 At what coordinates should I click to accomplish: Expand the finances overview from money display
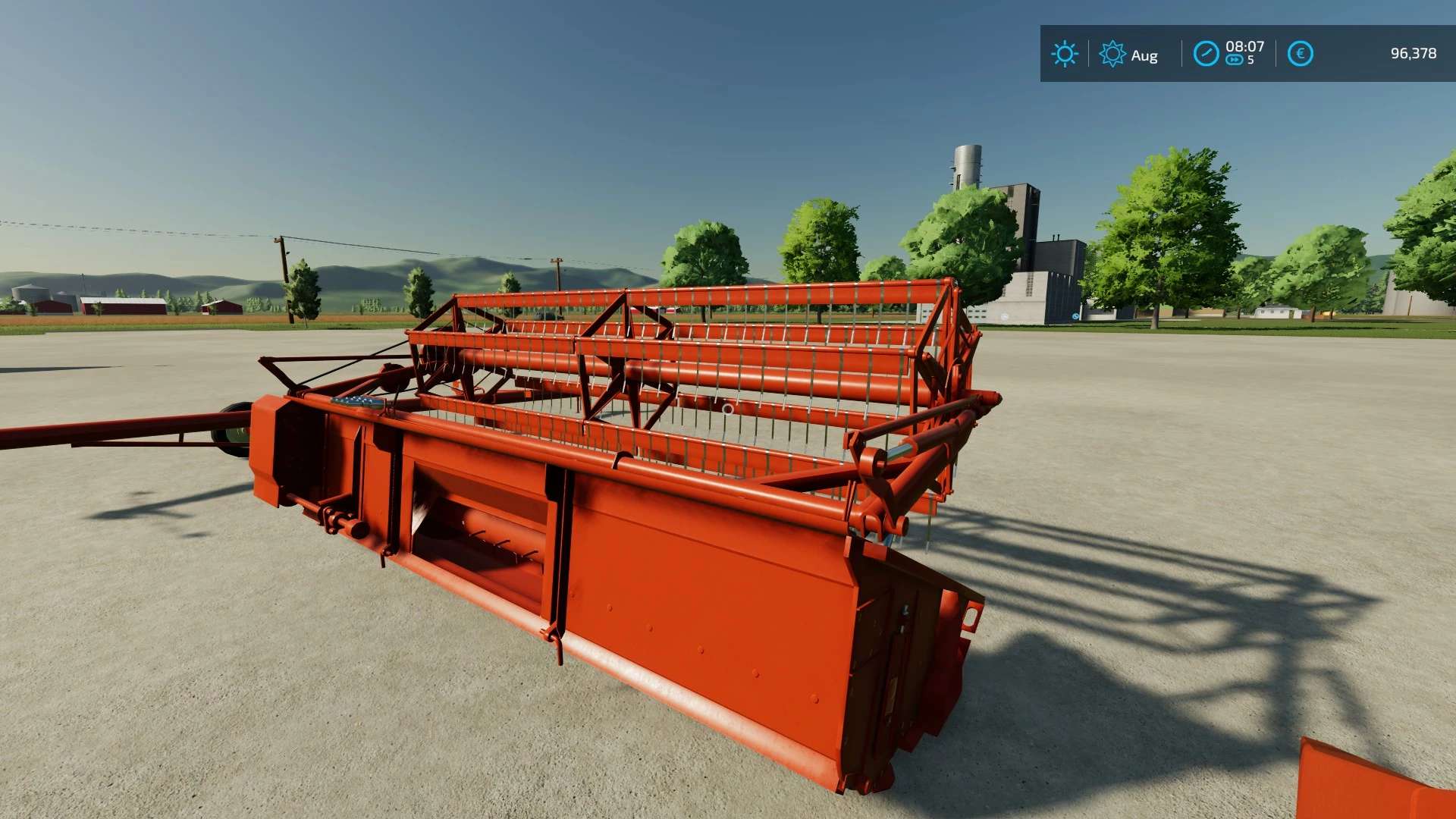pos(1414,54)
